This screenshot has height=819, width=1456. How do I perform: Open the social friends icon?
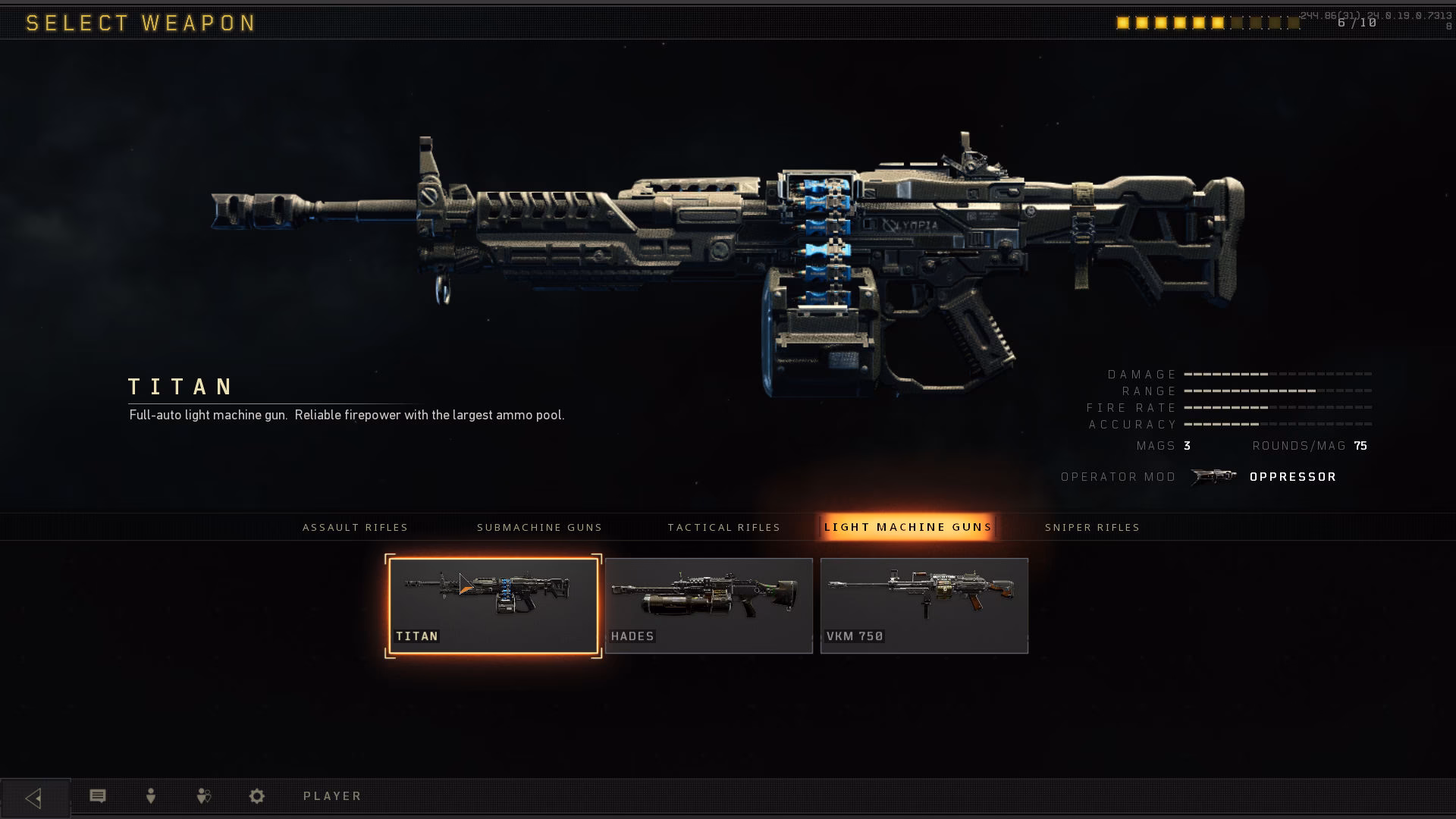pos(203,795)
